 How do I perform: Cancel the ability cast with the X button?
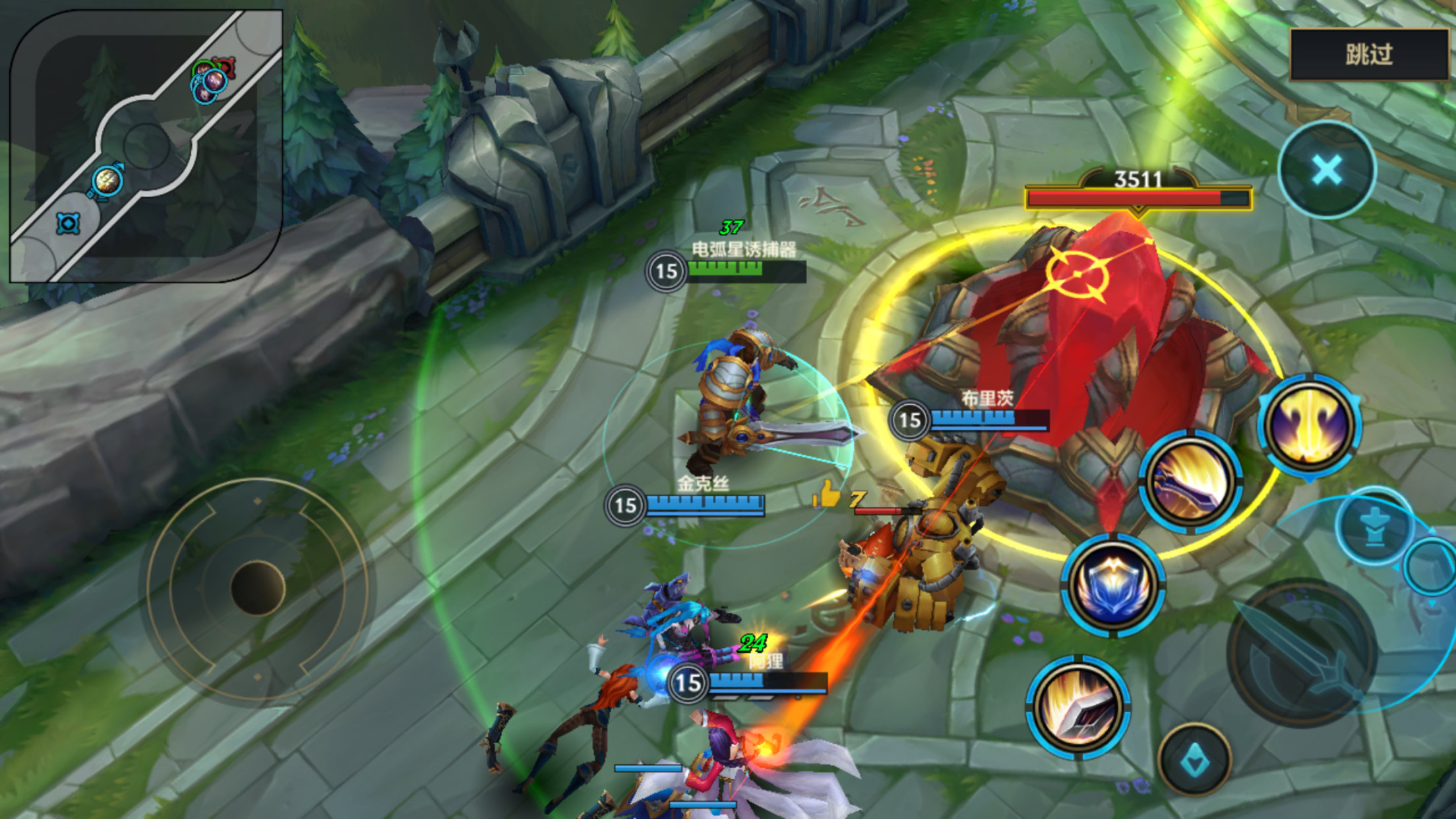[1327, 170]
